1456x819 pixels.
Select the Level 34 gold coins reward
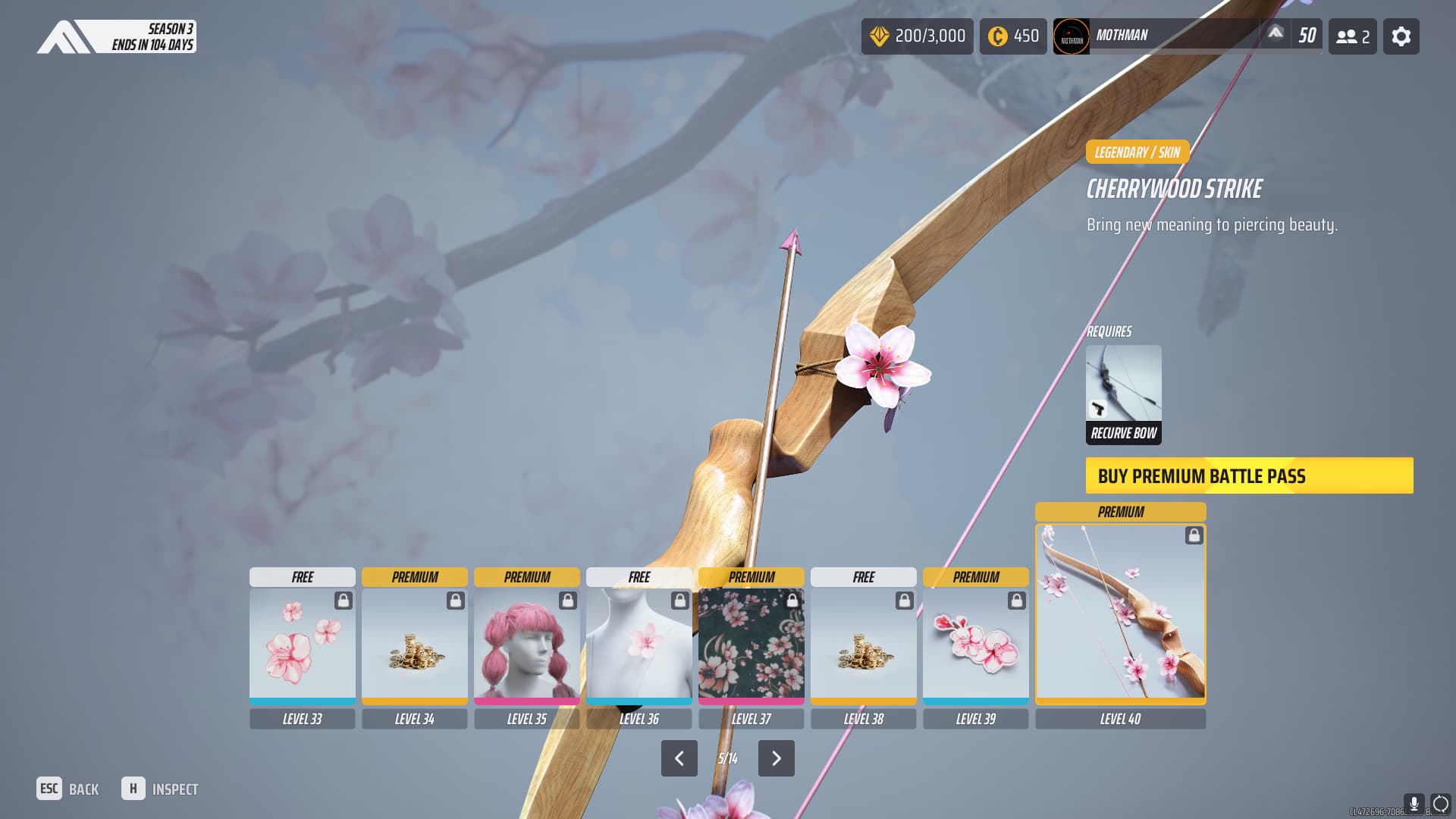pyautogui.click(x=414, y=644)
